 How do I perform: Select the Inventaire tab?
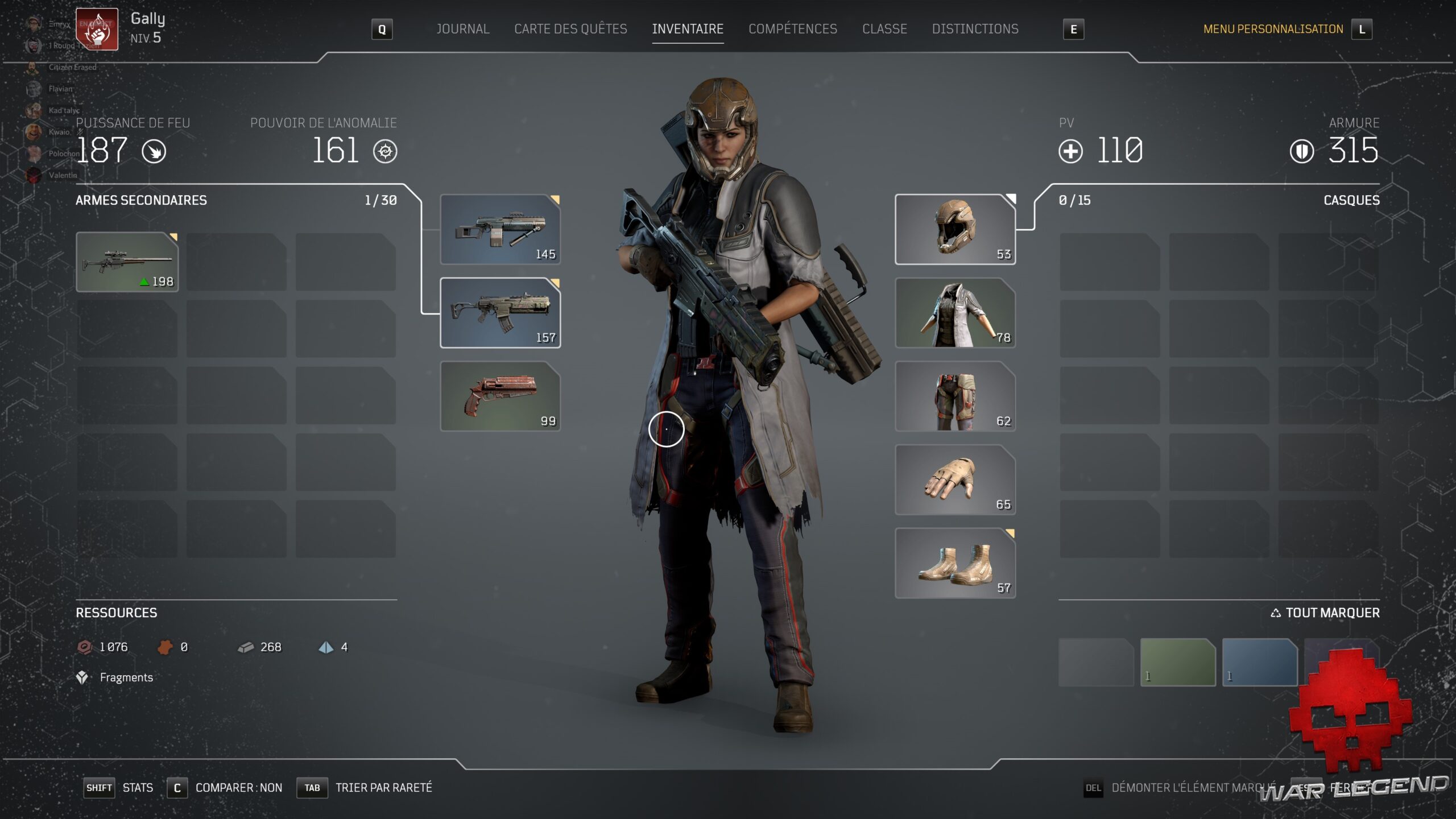[x=688, y=29]
